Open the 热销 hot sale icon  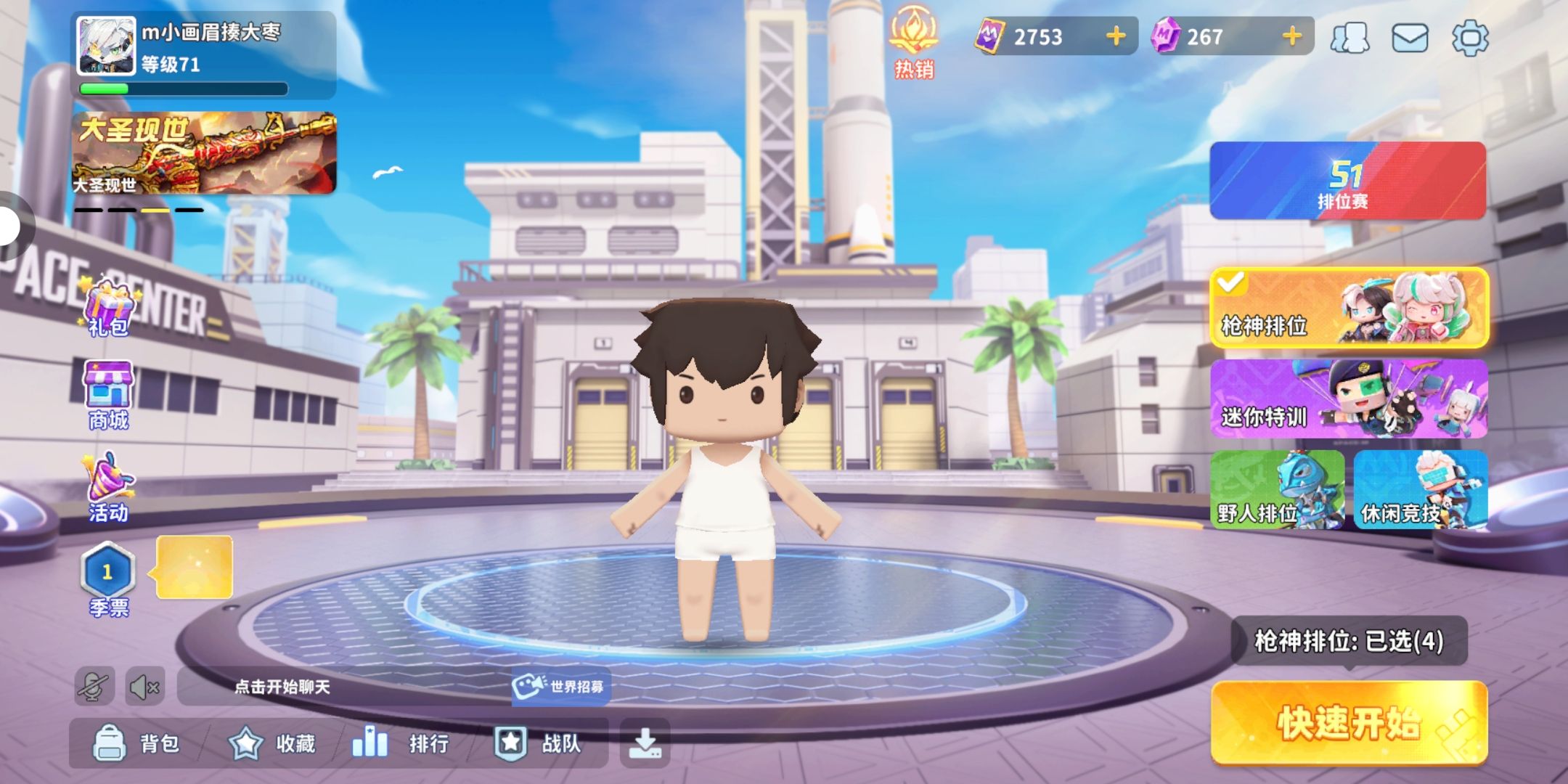(x=914, y=42)
